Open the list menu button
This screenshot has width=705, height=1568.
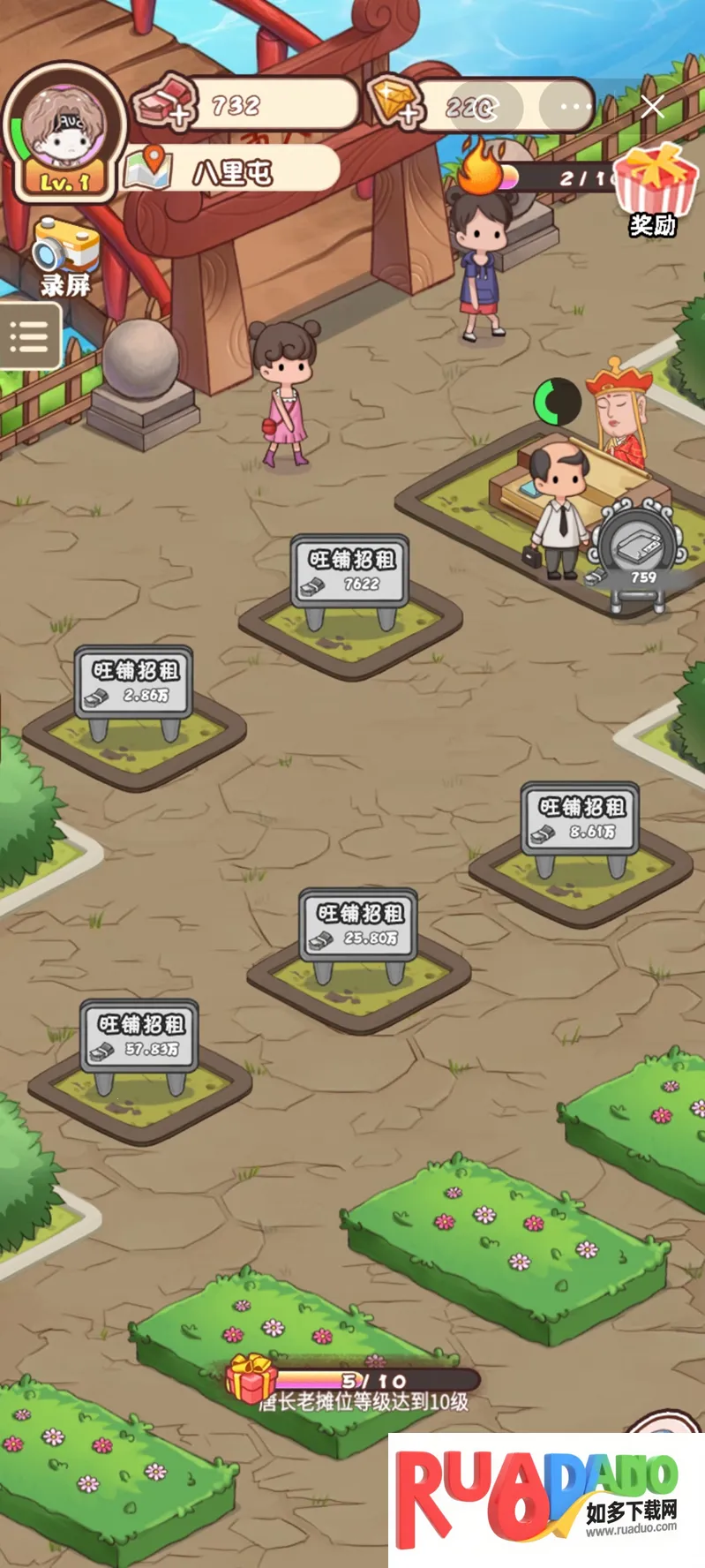29,336
